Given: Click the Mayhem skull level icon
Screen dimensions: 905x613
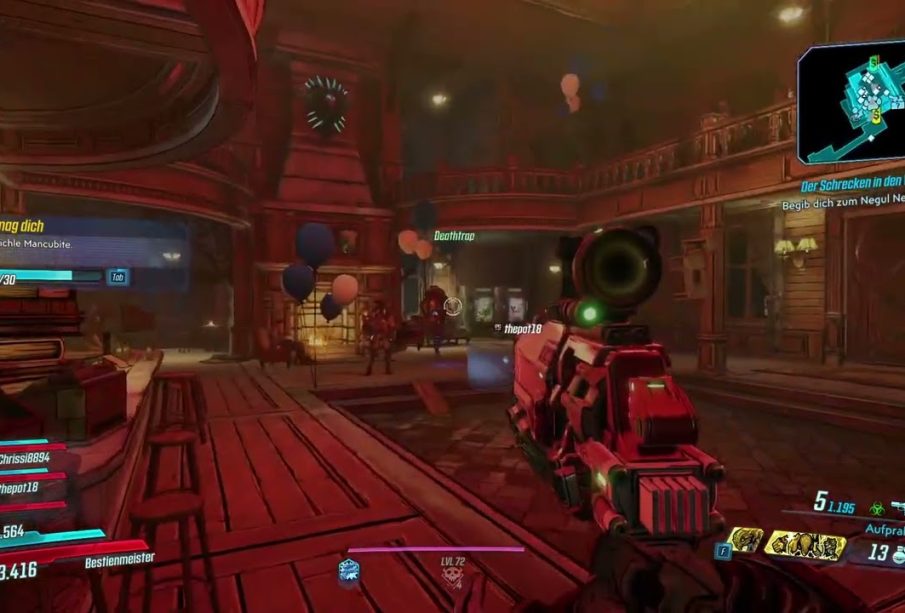Looking at the screenshot, I should coord(452,578).
